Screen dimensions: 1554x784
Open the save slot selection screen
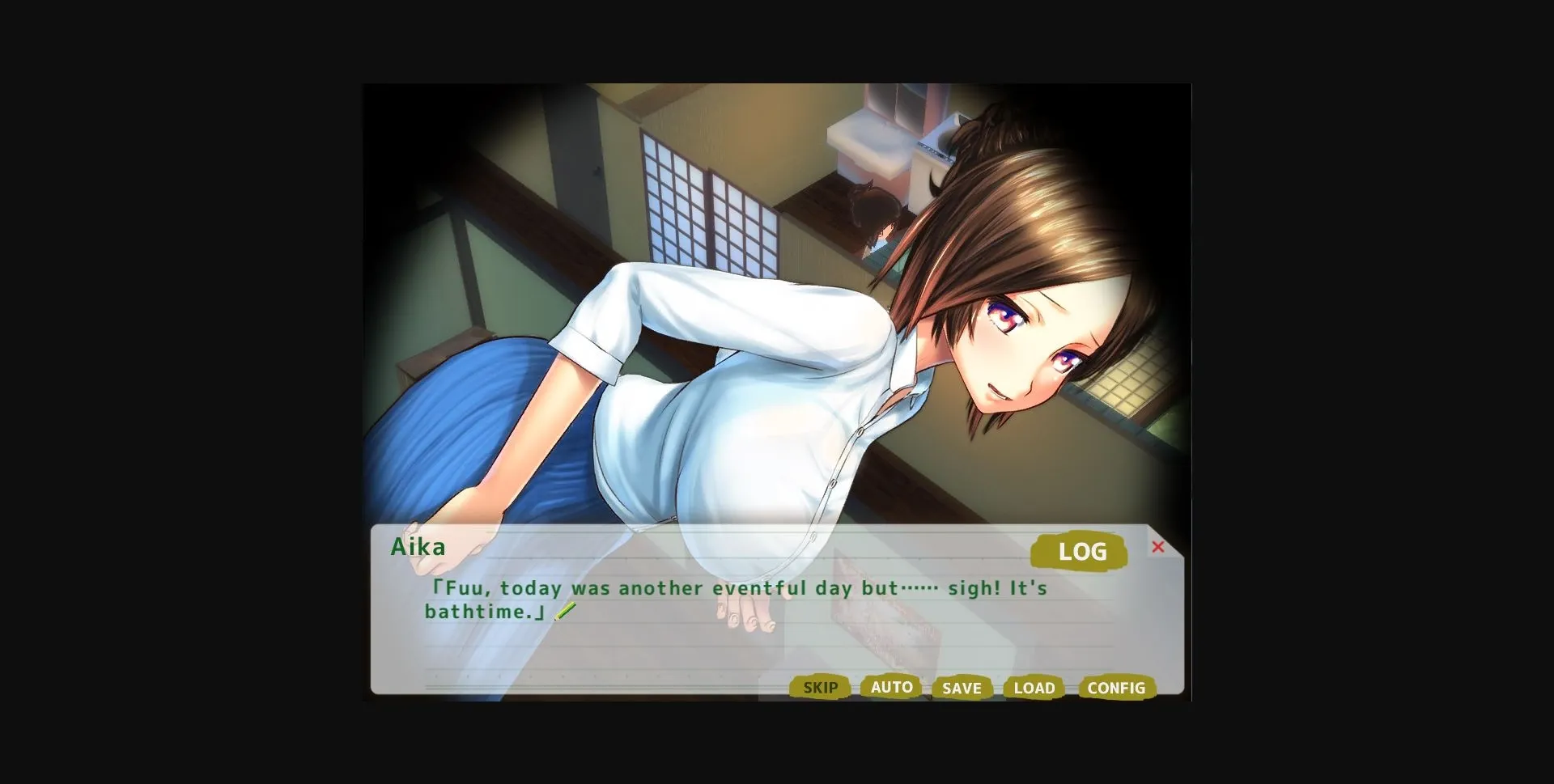pyautogui.click(x=961, y=689)
